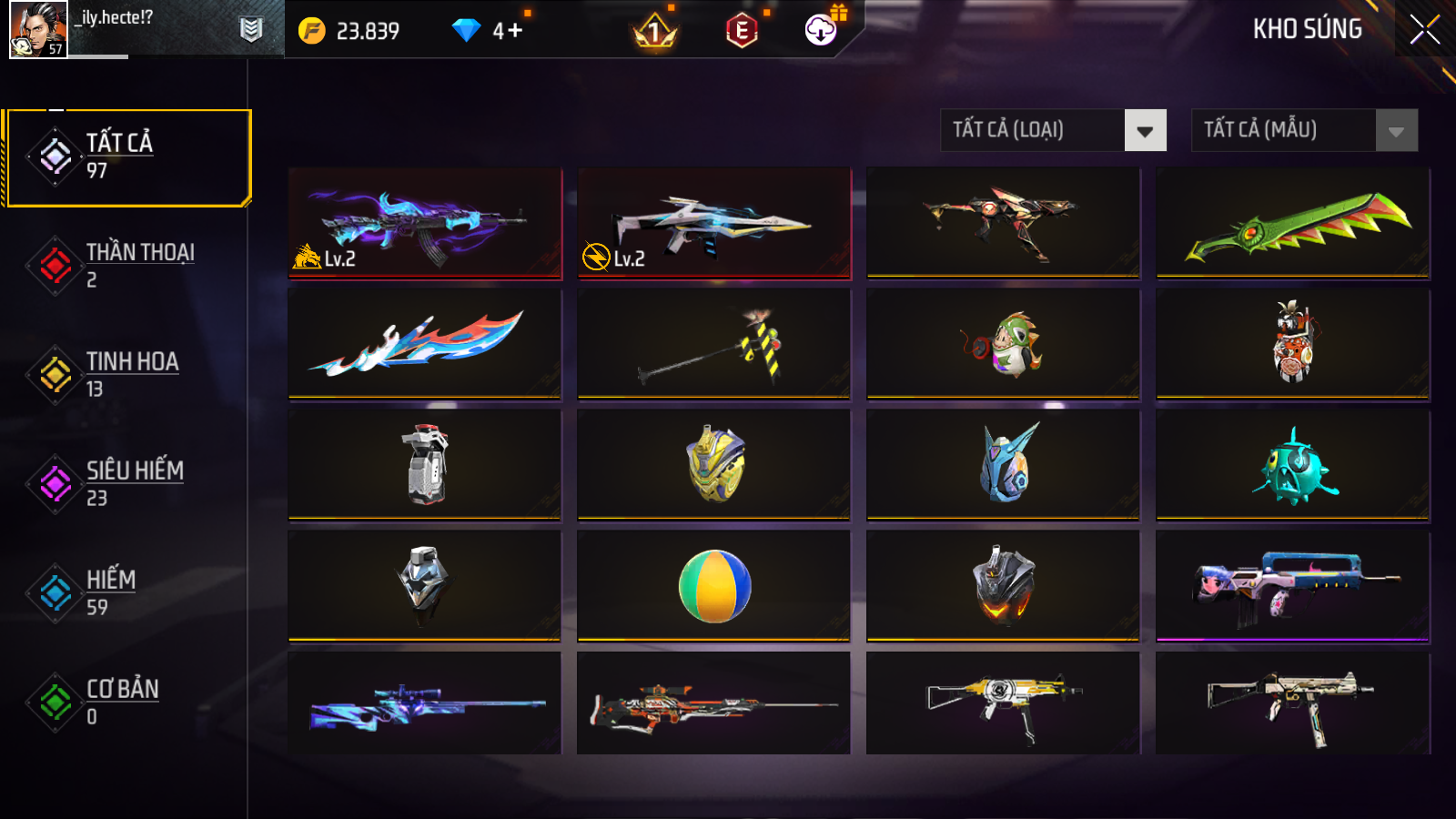Select the pink and blue FAMAS skin
Screen dimensions: 1456x819
(1292, 586)
